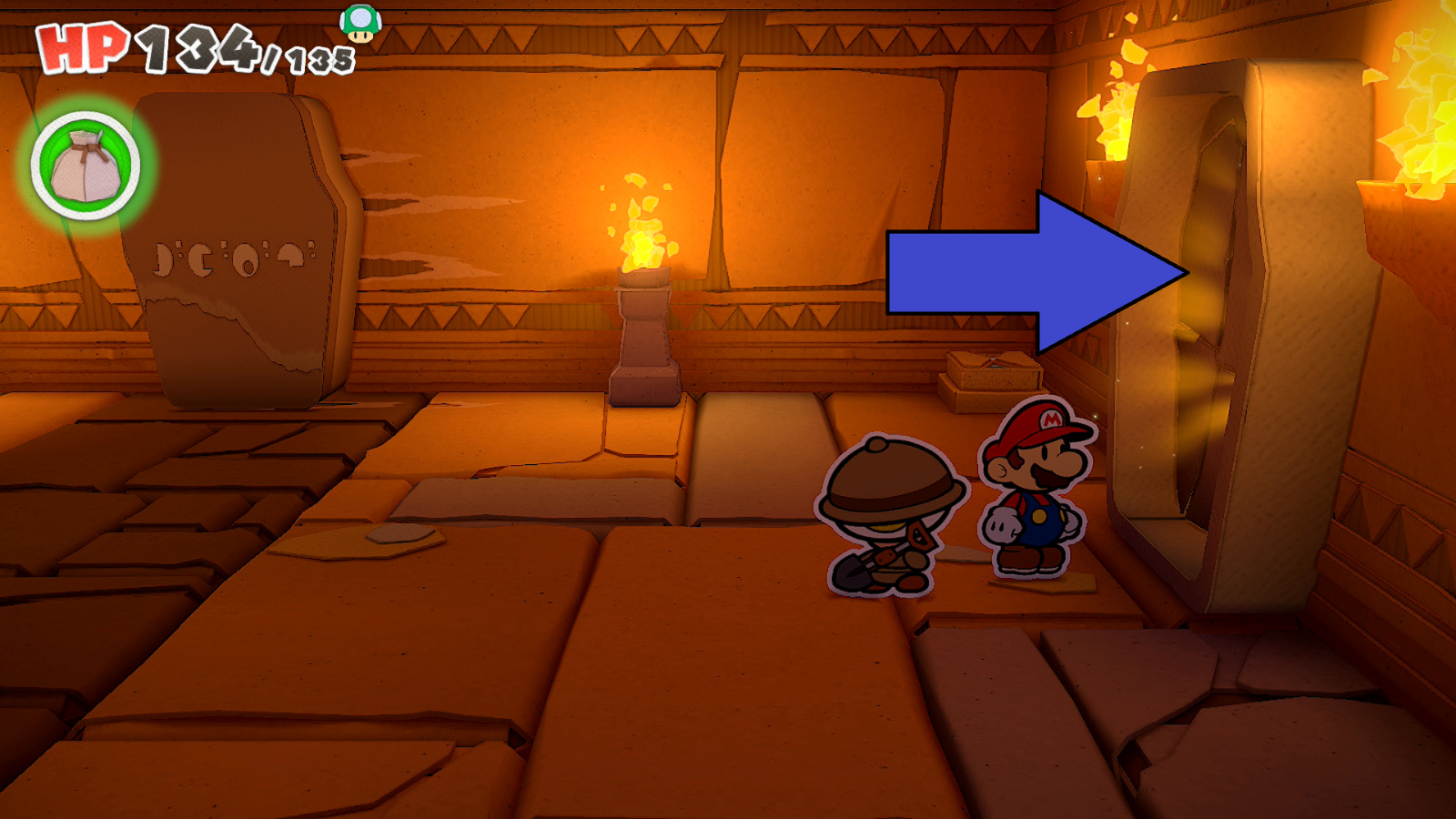Image resolution: width=1456 pixels, height=819 pixels.
Task: Click the green mushroom icon beside the HP counter
Action: coord(360,25)
